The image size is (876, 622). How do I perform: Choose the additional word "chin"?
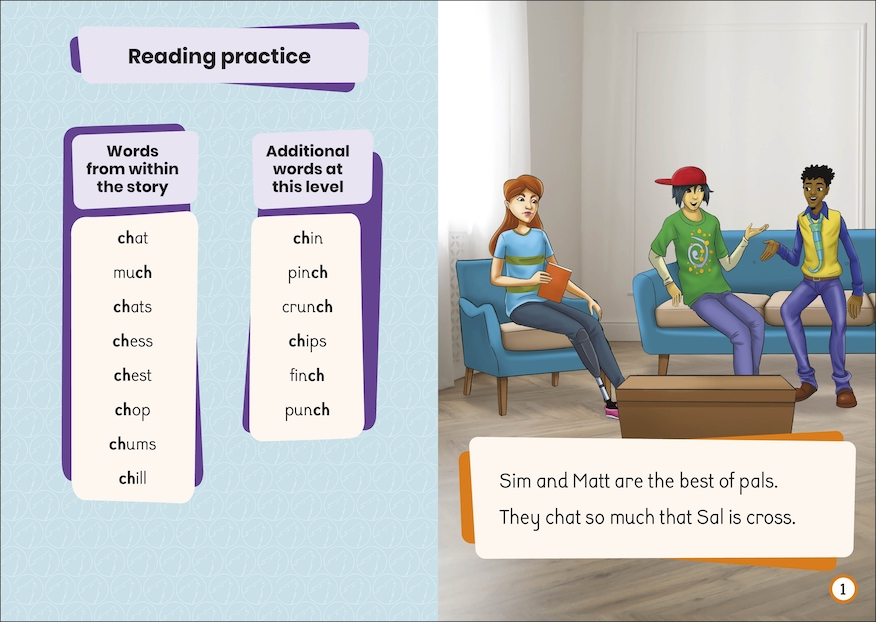(x=308, y=238)
